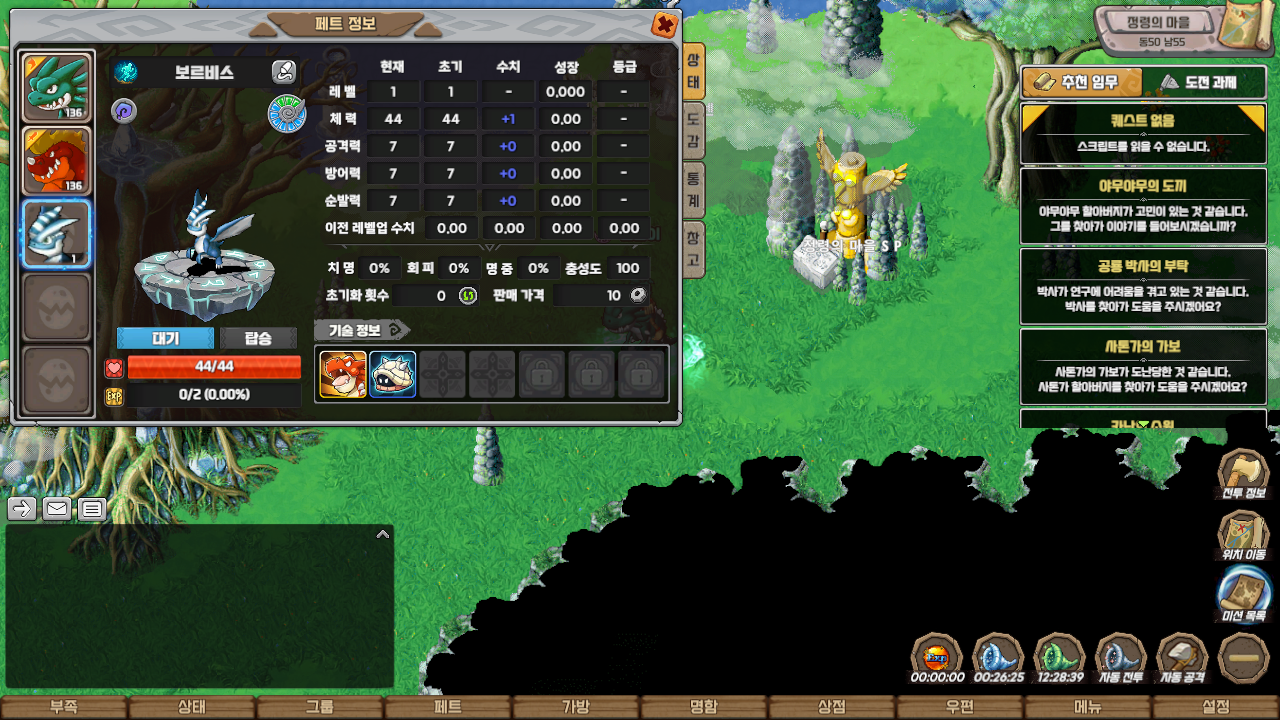Toggle the 자동 전투 auto battle icon

click(x=1122, y=659)
